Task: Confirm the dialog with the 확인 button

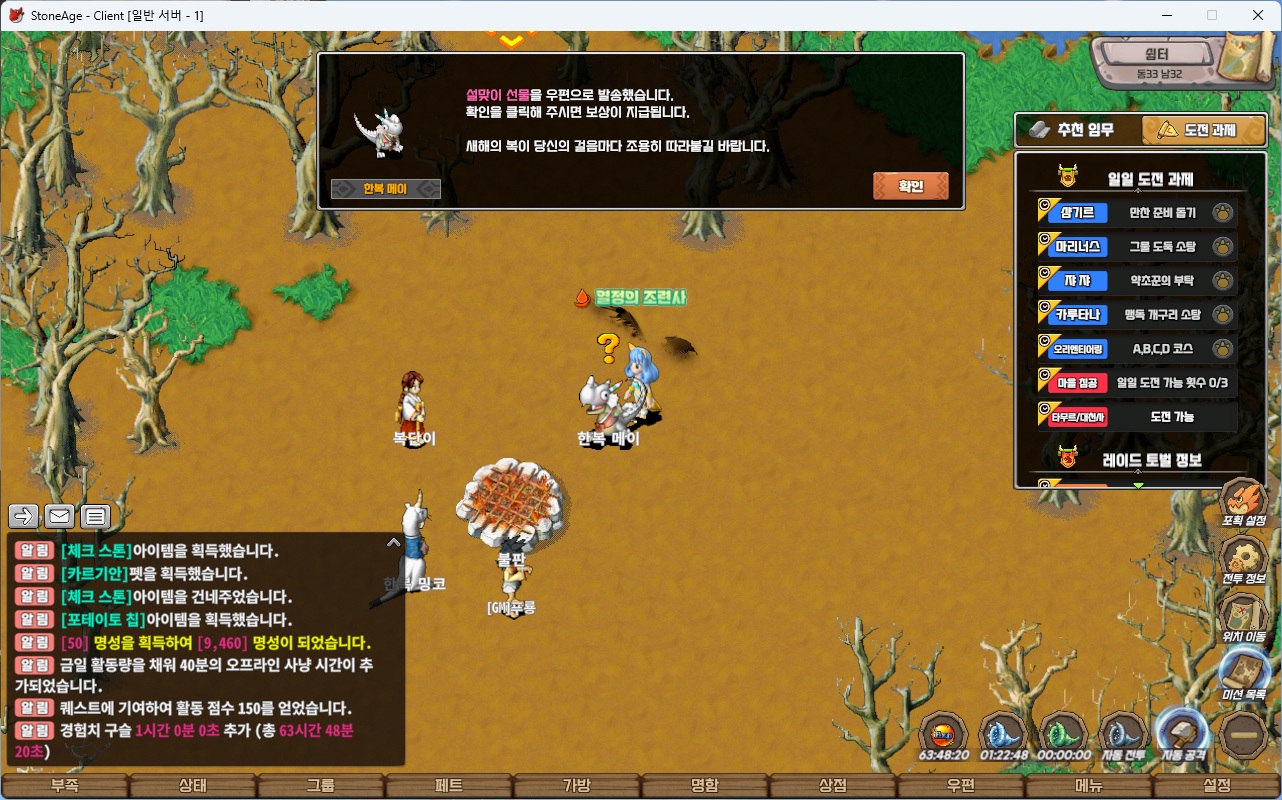Action: tap(910, 186)
